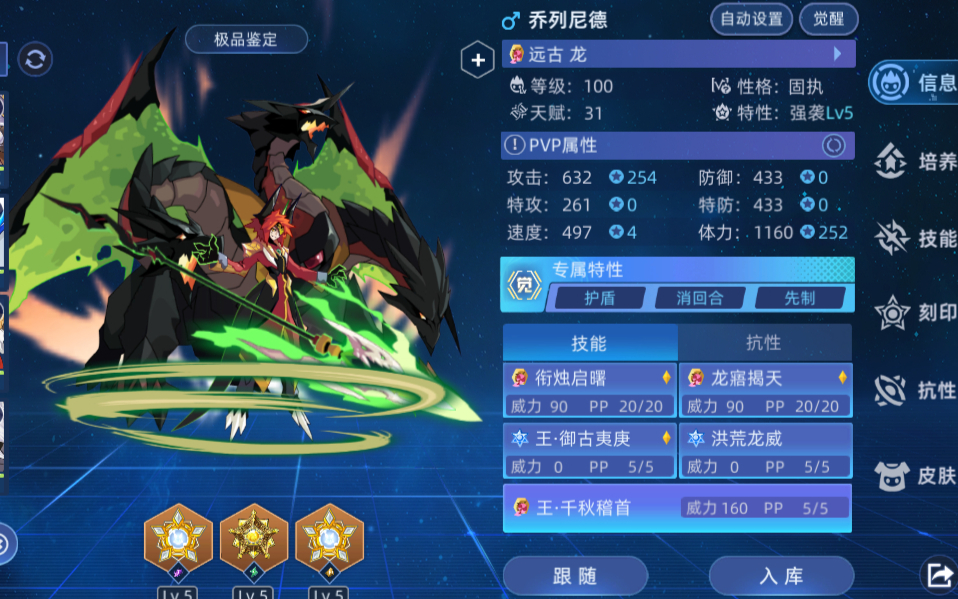The width and height of the screenshot is (958, 599).
Task: Open the 皮肤 skin side menu
Action: [x=916, y=475]
